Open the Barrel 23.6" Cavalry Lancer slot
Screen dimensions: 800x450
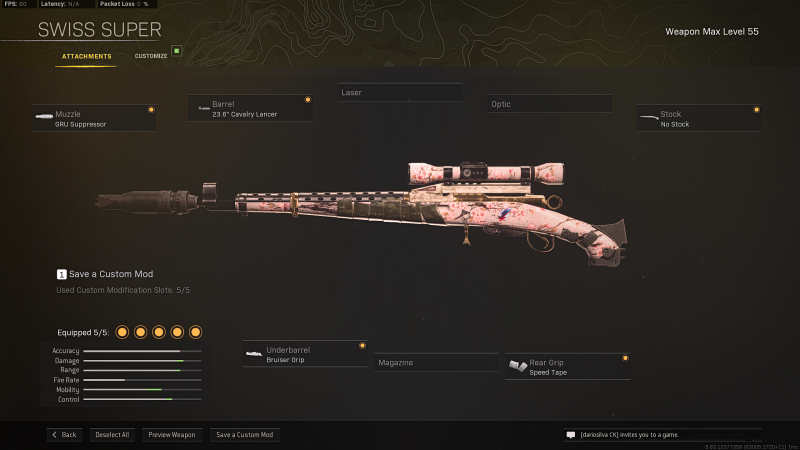[x=249, y=108]
